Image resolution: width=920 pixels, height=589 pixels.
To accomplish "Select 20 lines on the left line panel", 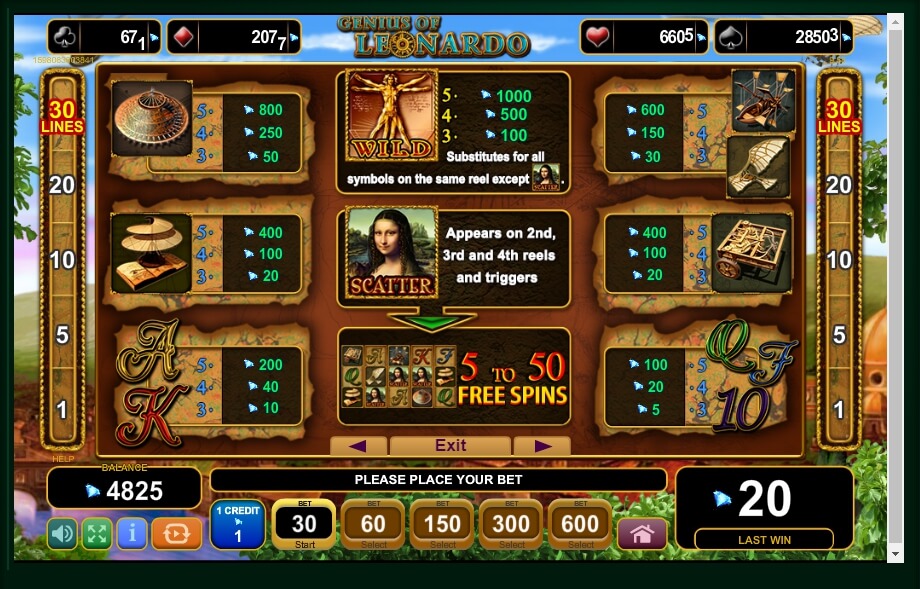I will [62, 185].
